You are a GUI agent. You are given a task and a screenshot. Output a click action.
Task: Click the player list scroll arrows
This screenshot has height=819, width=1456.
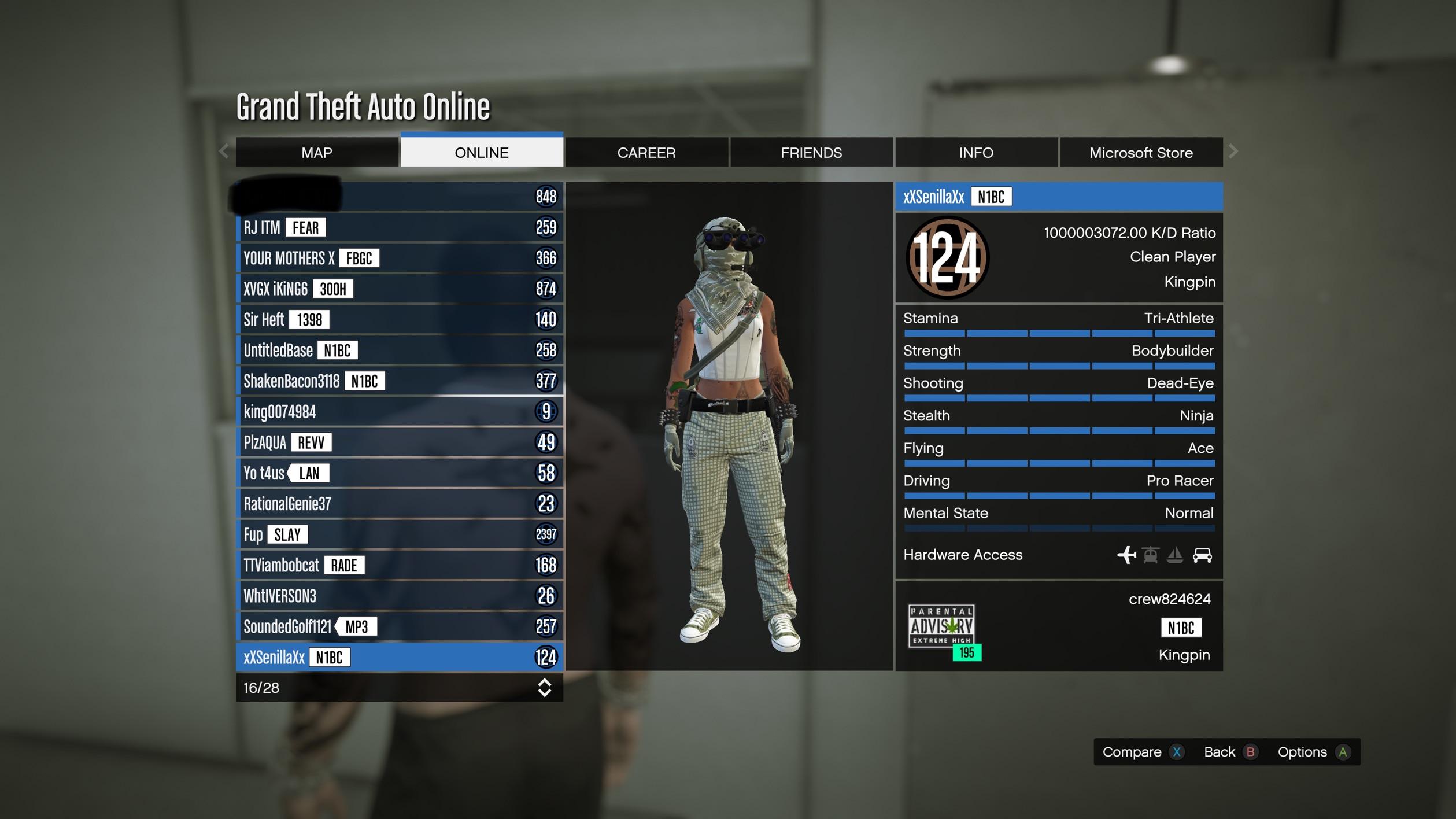coord(544,688)
